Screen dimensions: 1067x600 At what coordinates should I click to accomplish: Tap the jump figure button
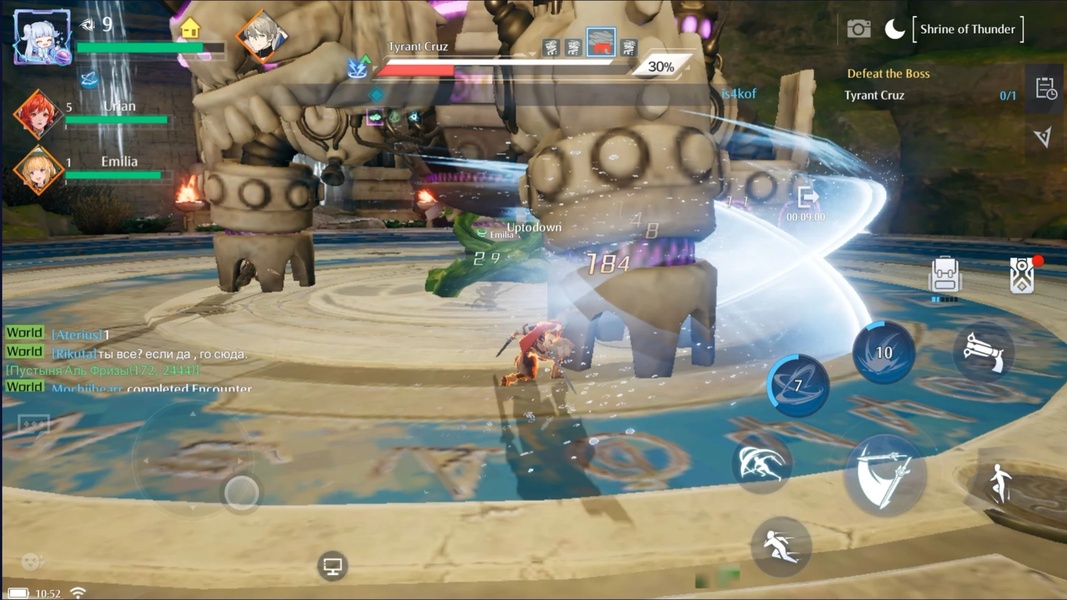(1000, 484)
